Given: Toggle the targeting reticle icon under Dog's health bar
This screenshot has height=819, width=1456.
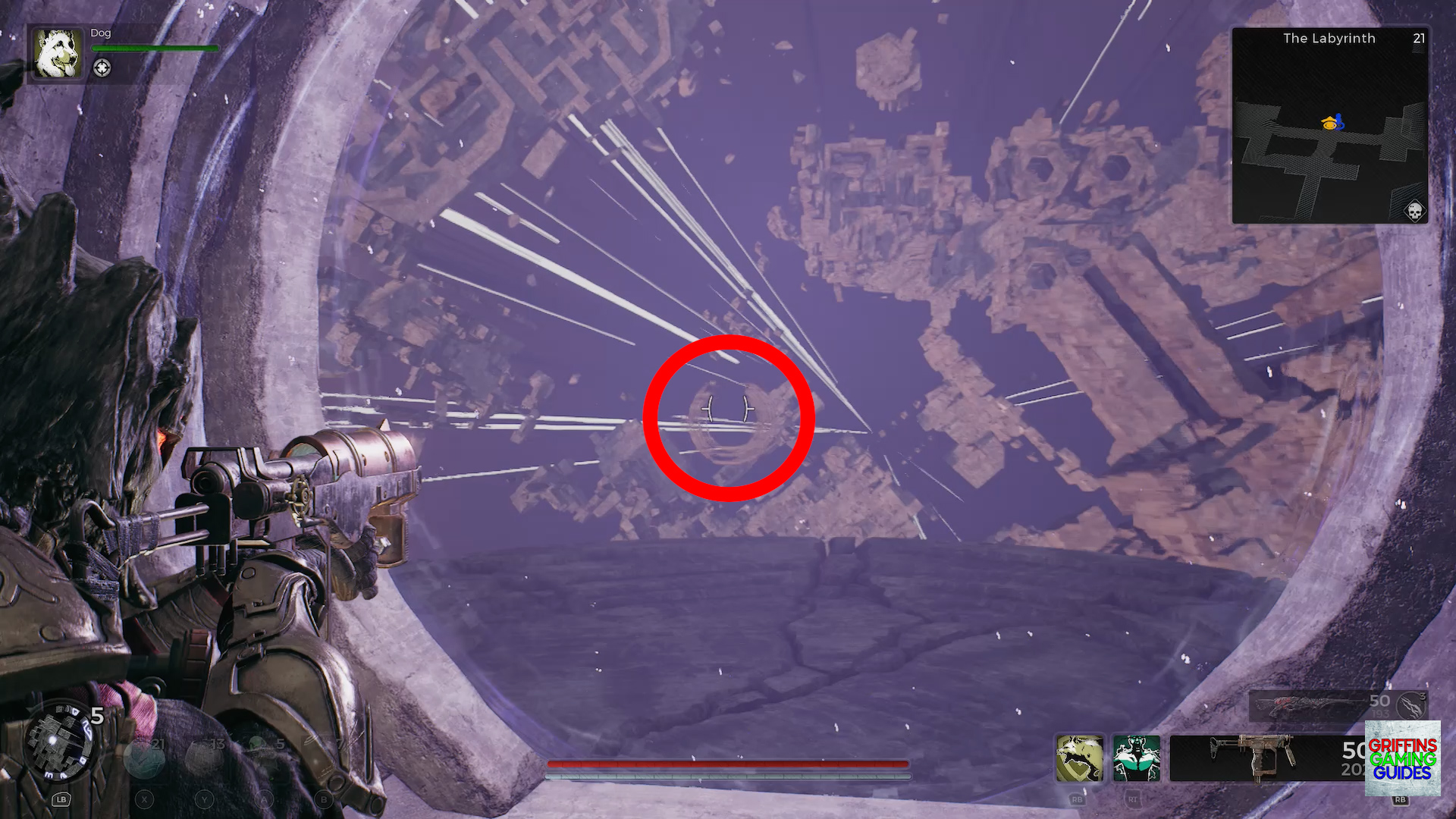Looking at the screenshot, I should click(x=102, y=67).
